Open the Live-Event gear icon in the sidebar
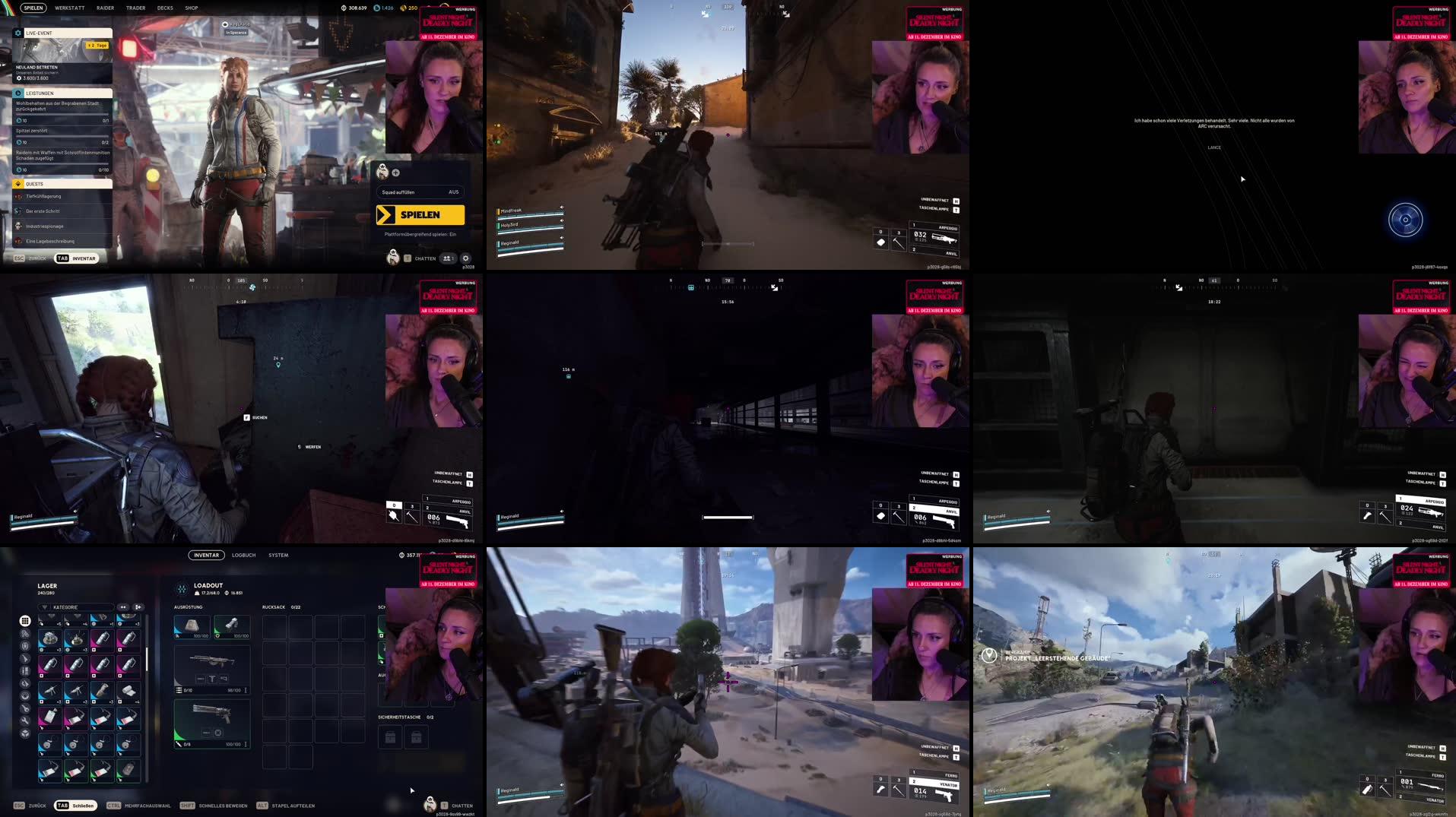The width and height of the screenshot is (1456, 817). pyautogui.click(x=18, y=33)
